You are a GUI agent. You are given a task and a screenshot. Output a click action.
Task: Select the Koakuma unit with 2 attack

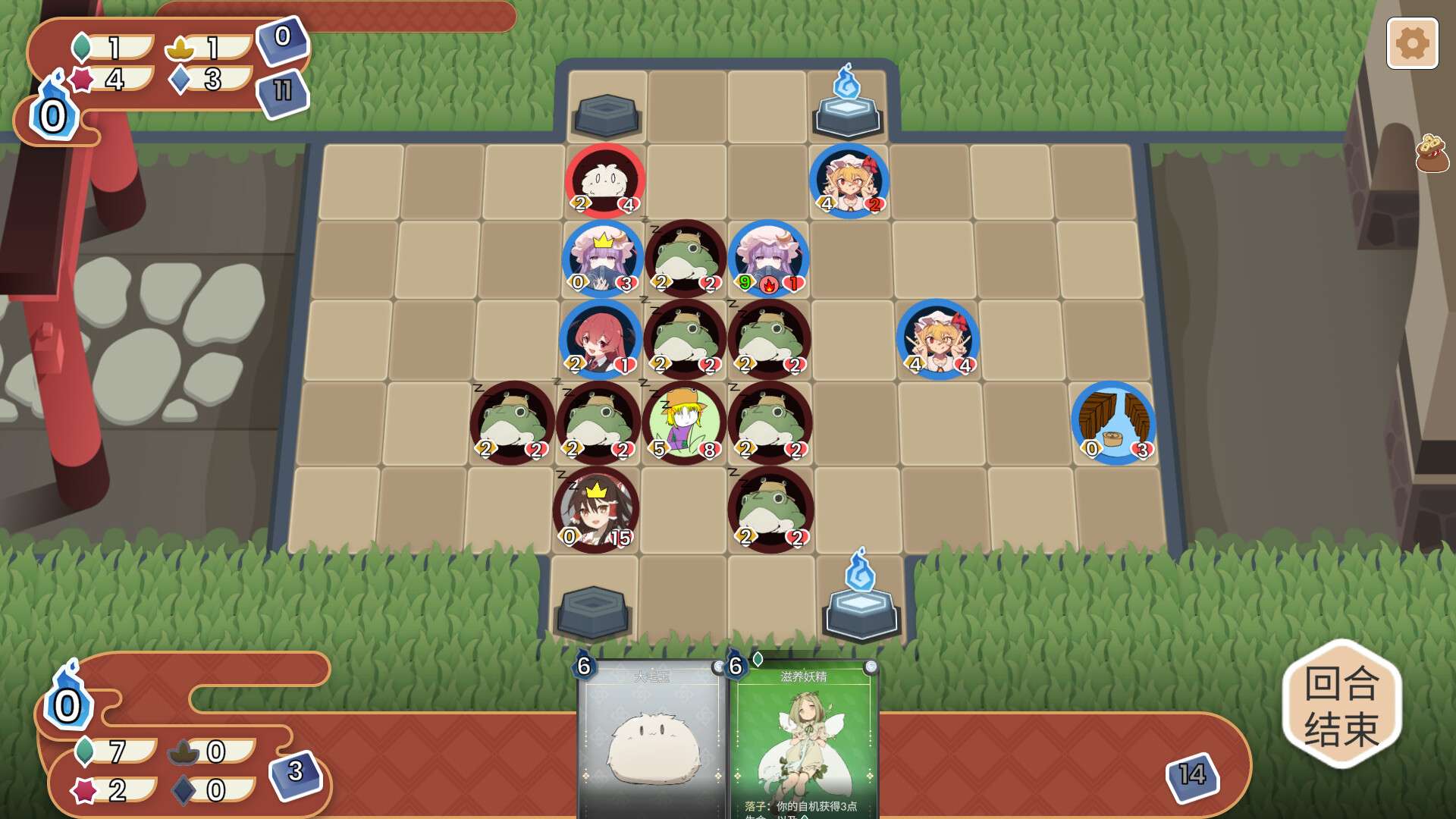point(599,341)
